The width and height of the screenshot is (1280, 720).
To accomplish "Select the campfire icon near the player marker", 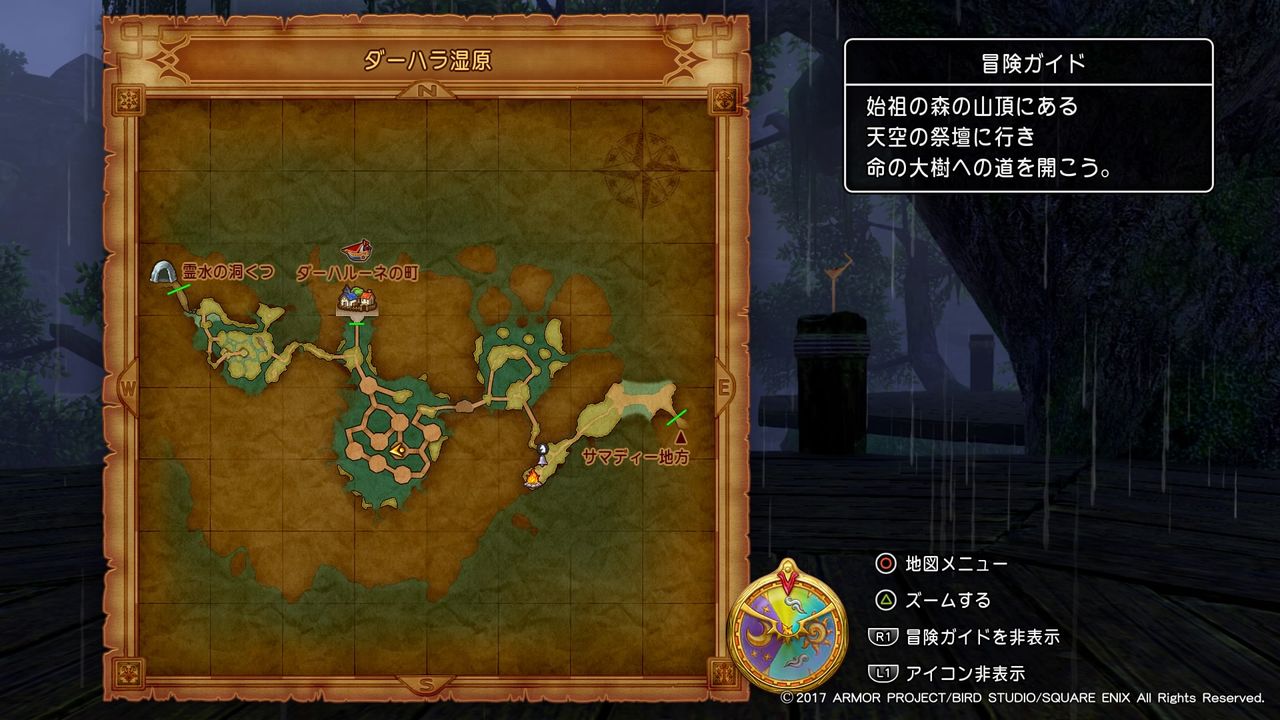I will [532, 478].
